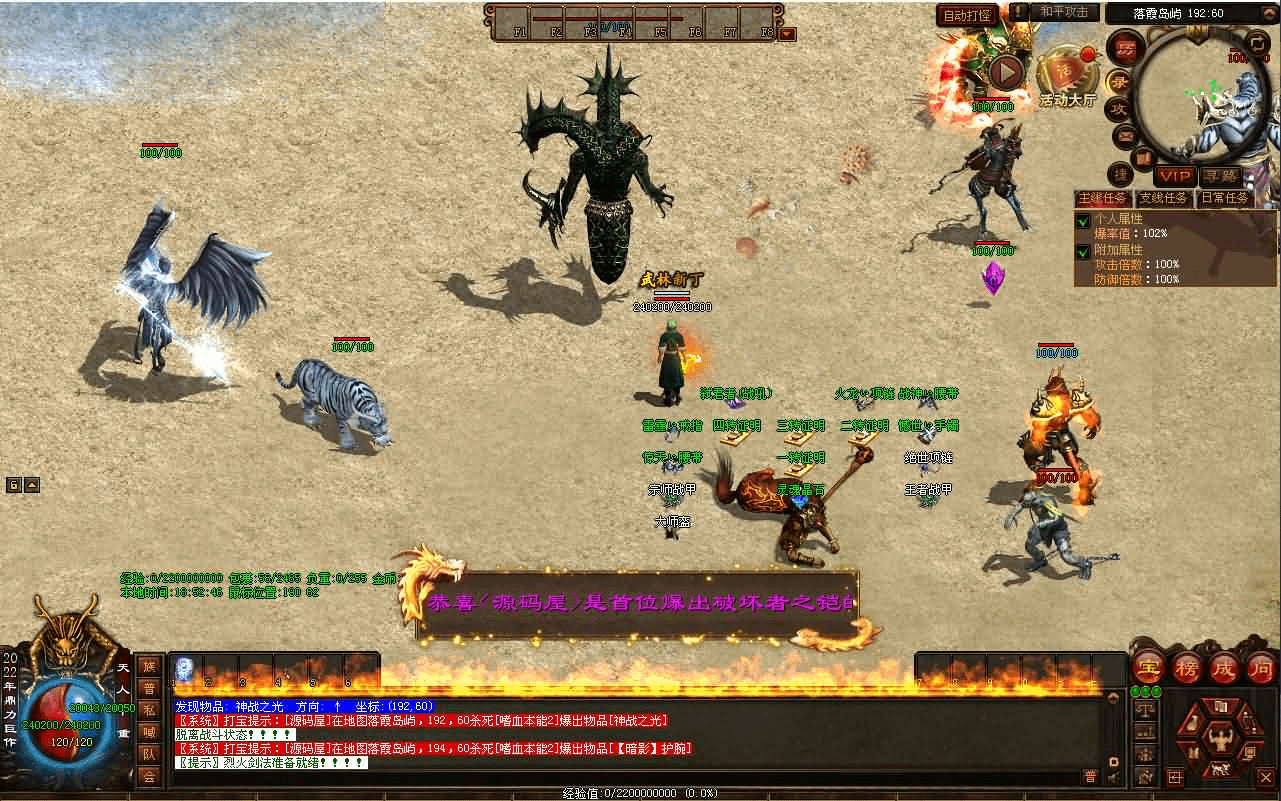Viewport: 1281px width, 801px height.
Task: Toggle the 附加属性 checkbox
Action: [1083, 251]
